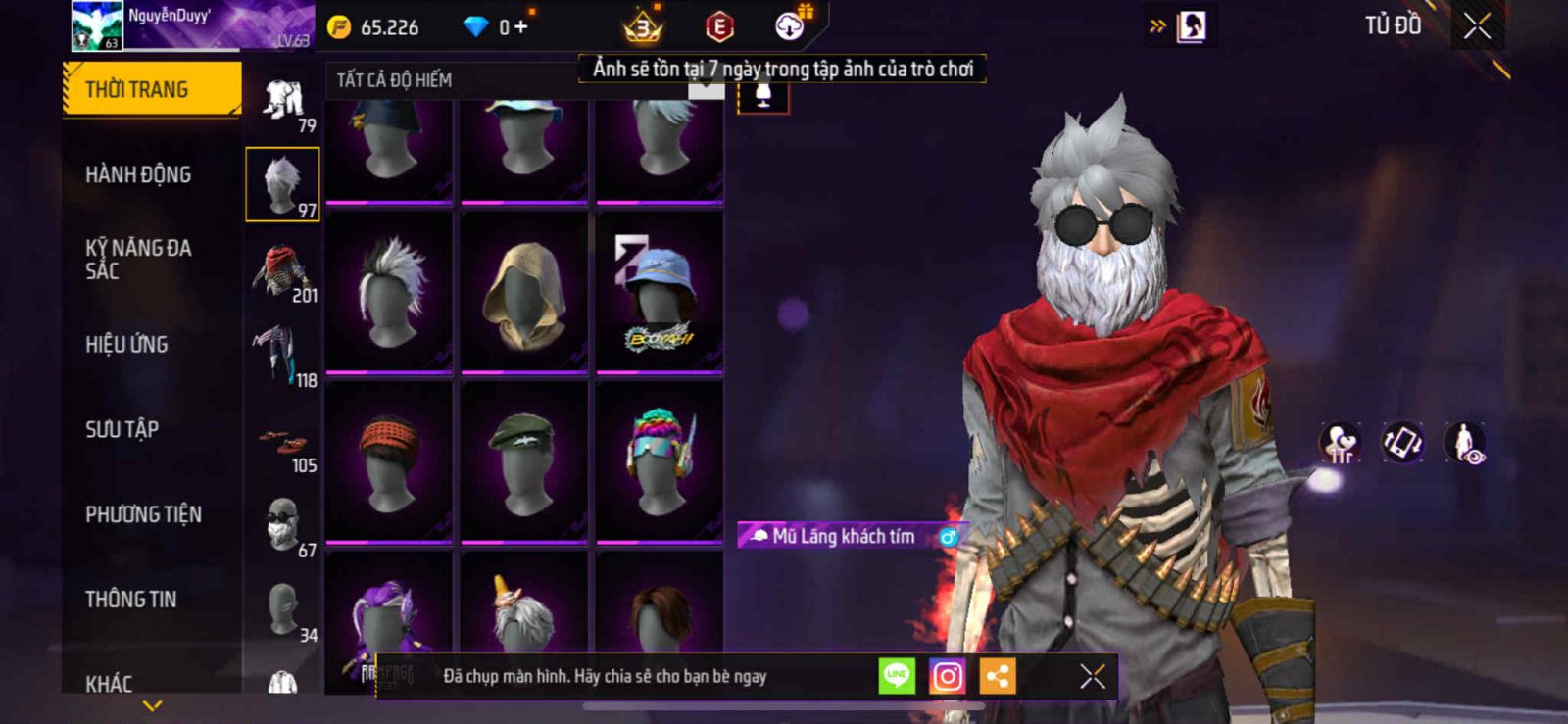Select the black and white mohawk hair
1568x724 pixels.
point(389,292)
